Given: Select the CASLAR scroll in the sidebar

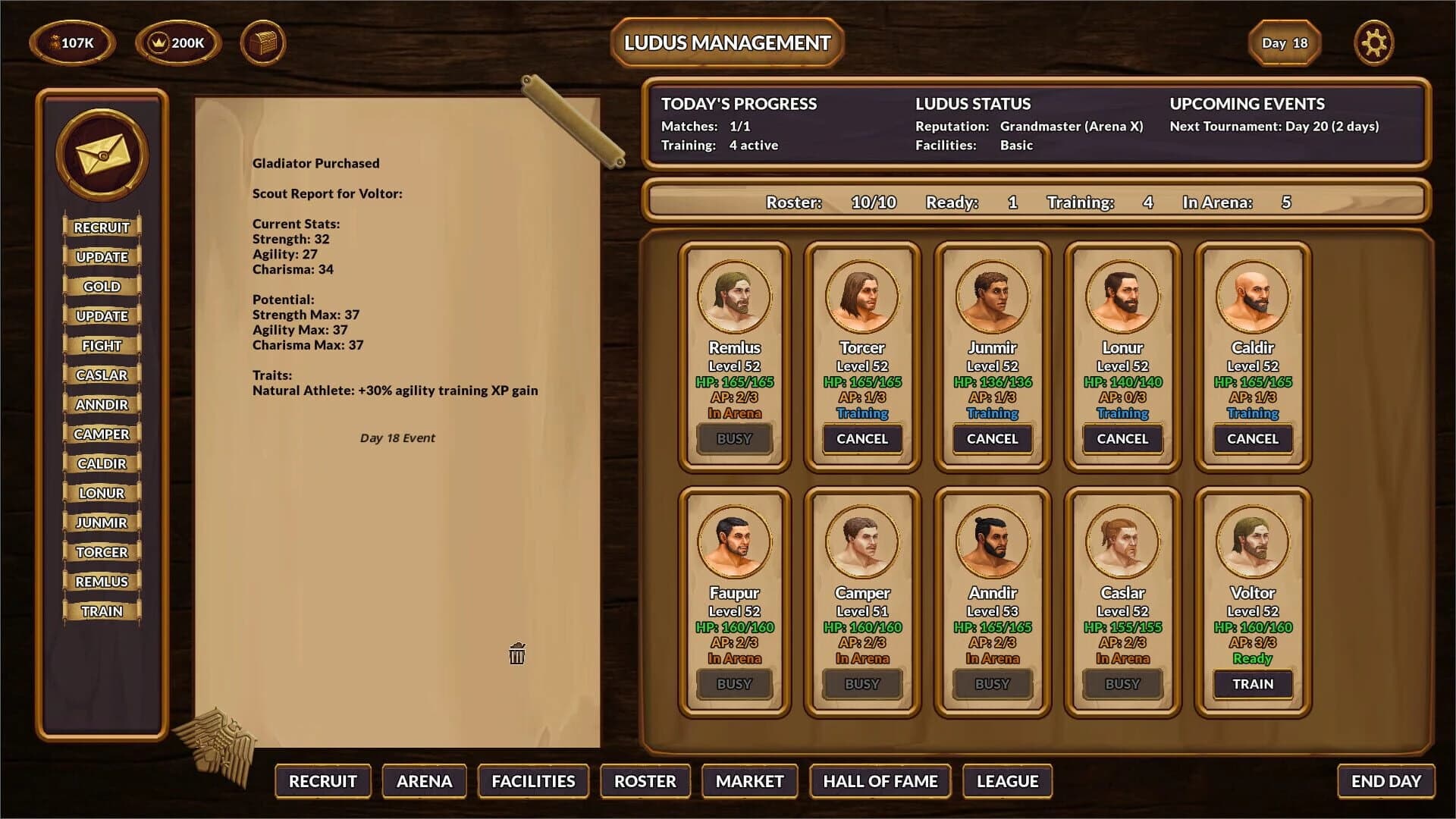Looking at the screenshot, I should (103, 375).
